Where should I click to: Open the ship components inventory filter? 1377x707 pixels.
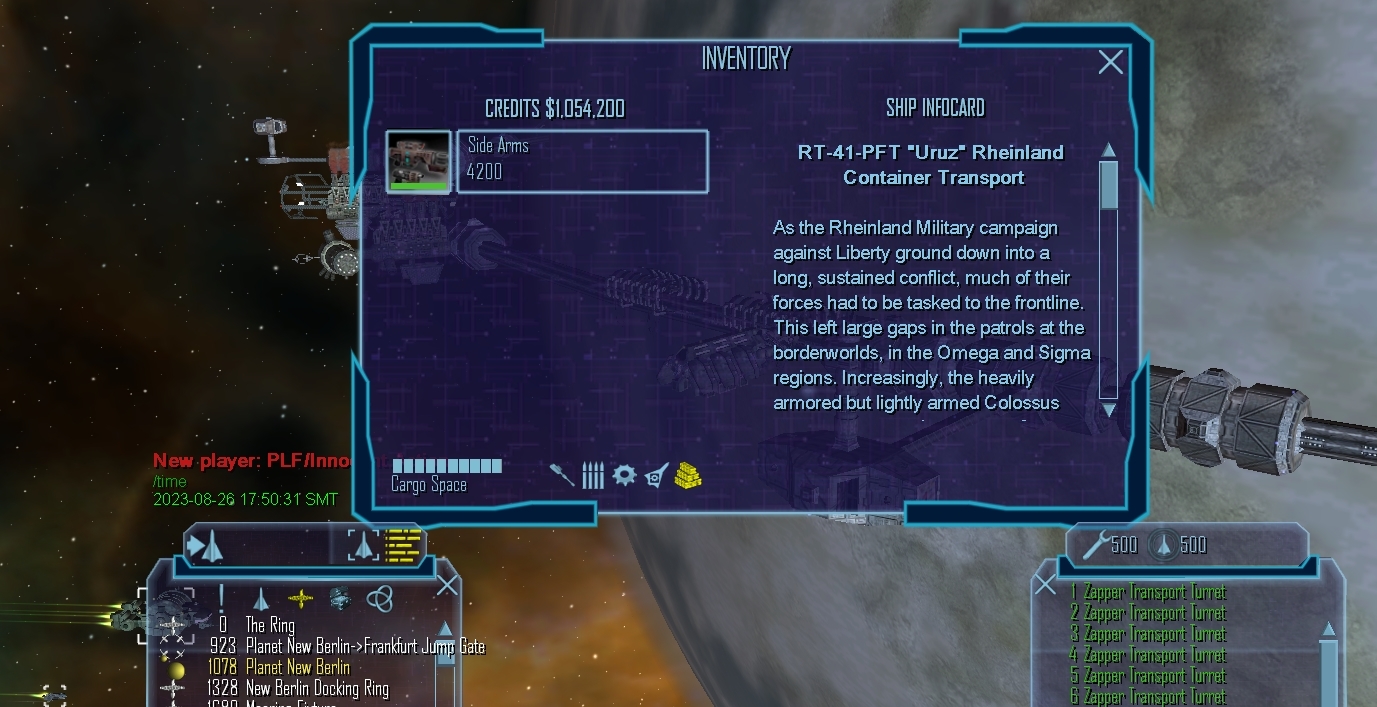[x=656, y=474]
